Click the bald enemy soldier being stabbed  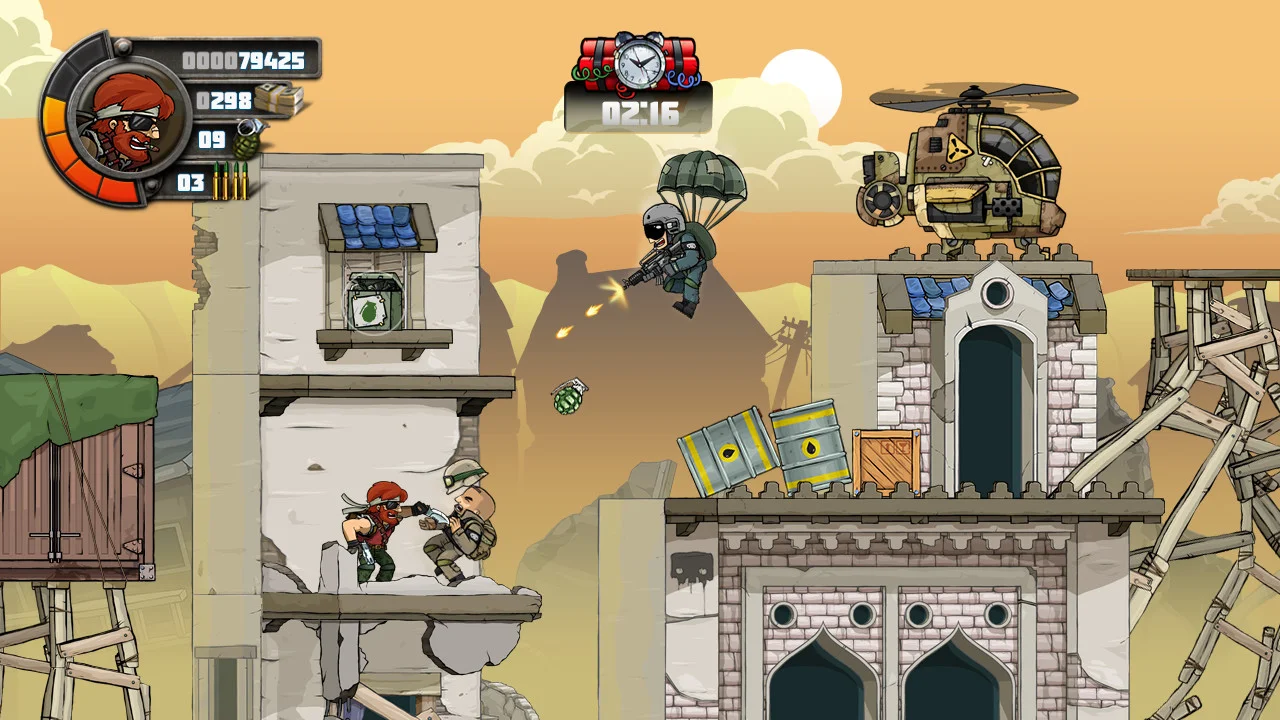pos(465,525)
